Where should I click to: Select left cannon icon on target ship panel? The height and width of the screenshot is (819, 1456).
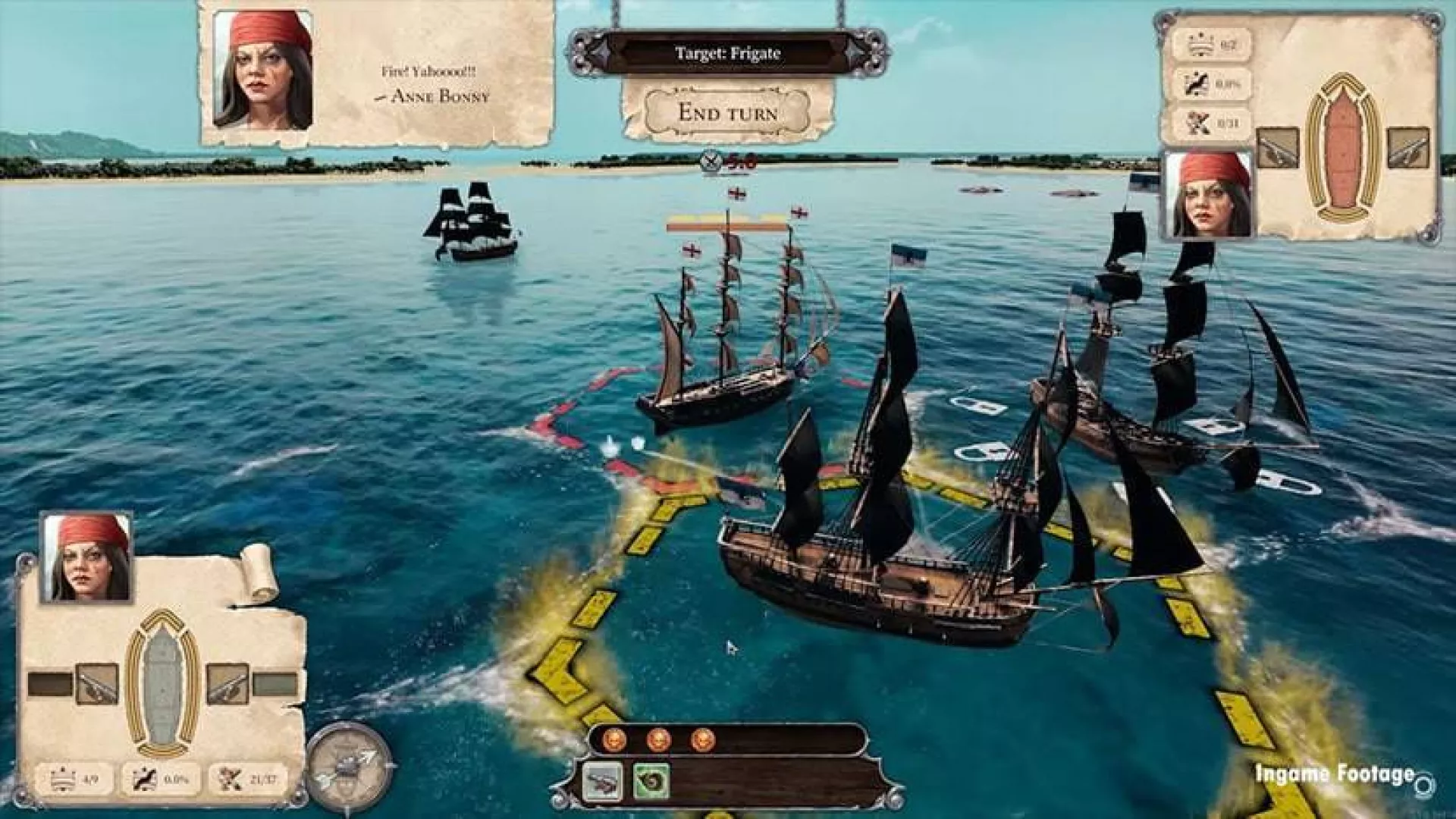[x=1277, y=148]
